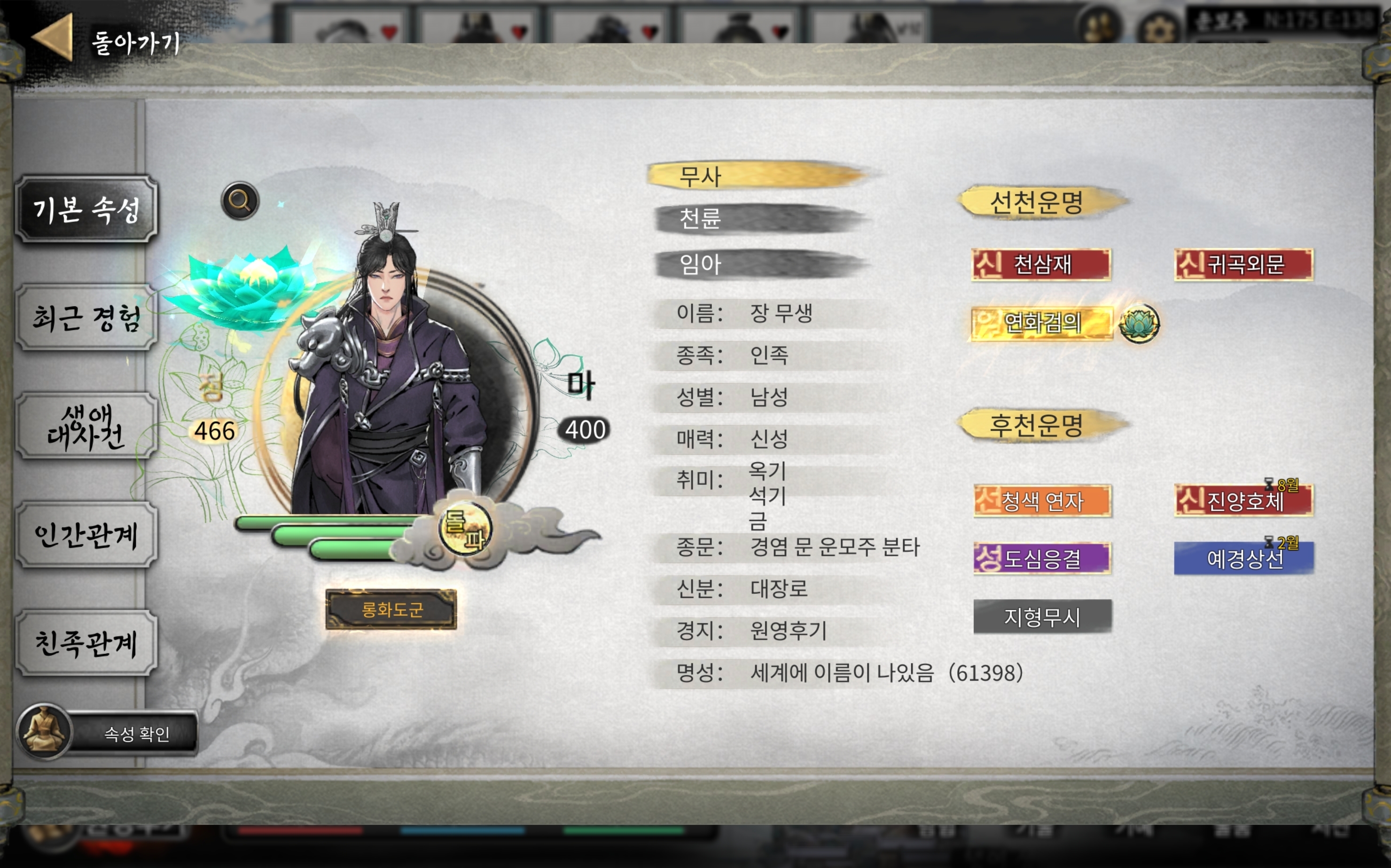Switch to the 최근 경험 tab
Image resolution: width=1391 pixels, height=868 pixels.
coord(86,318)
